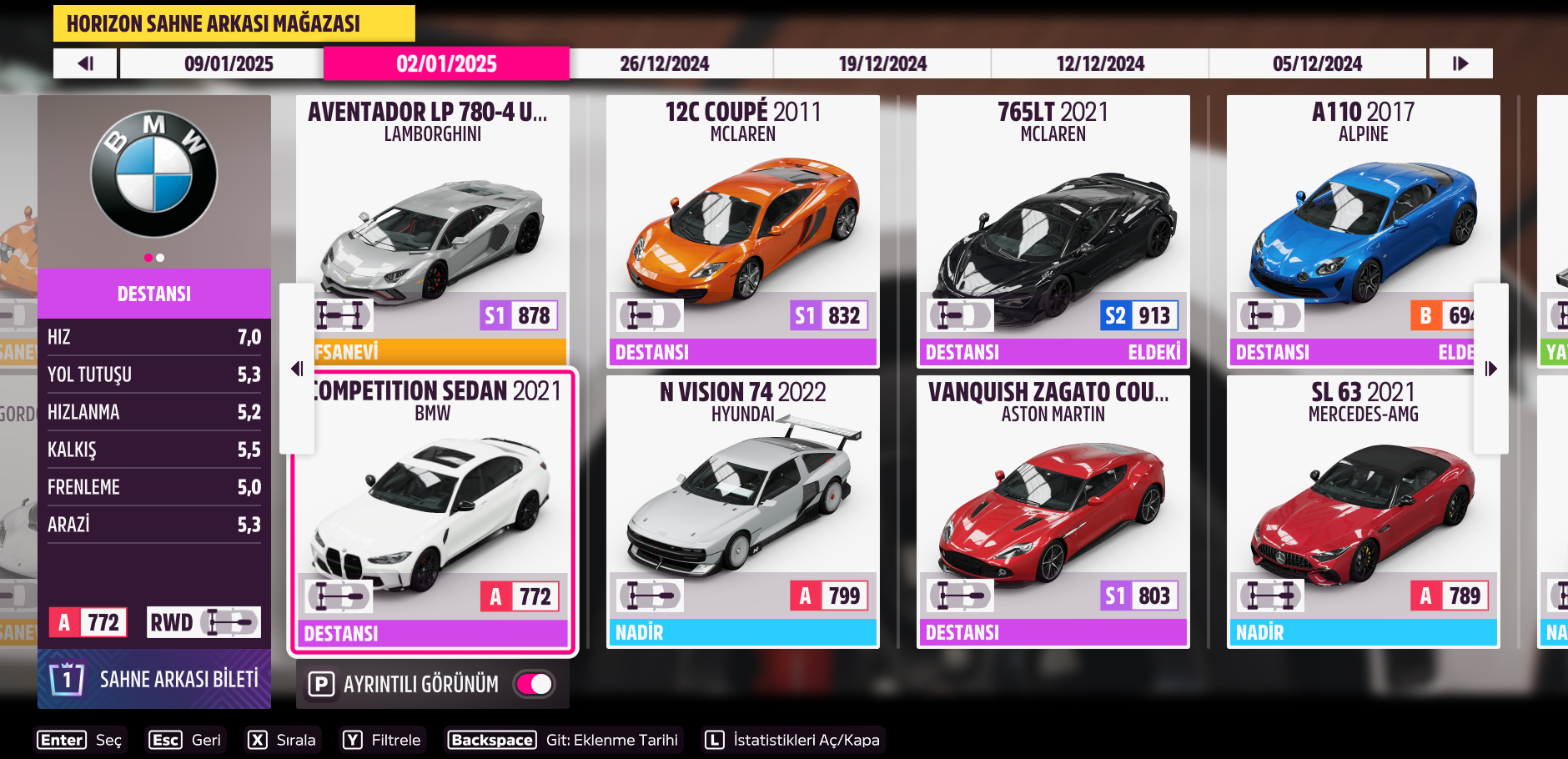Switch to the 09/01/2025 date tab
The height and width of the screenshot is (759, 1568).
(229, 63)
